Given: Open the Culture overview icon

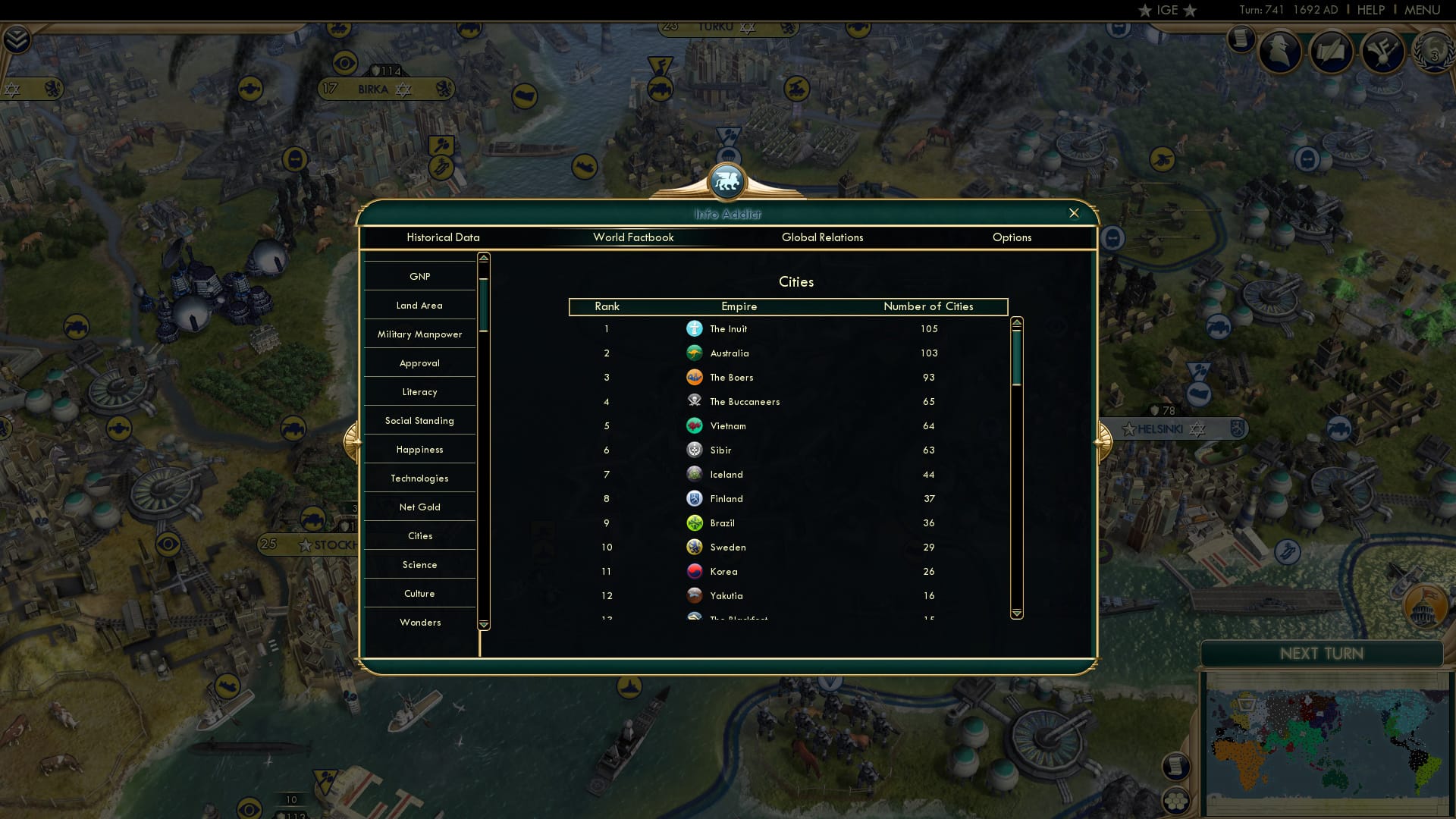Looking at the screenshot, I should pyautogui.click(x=1382, y=52).
